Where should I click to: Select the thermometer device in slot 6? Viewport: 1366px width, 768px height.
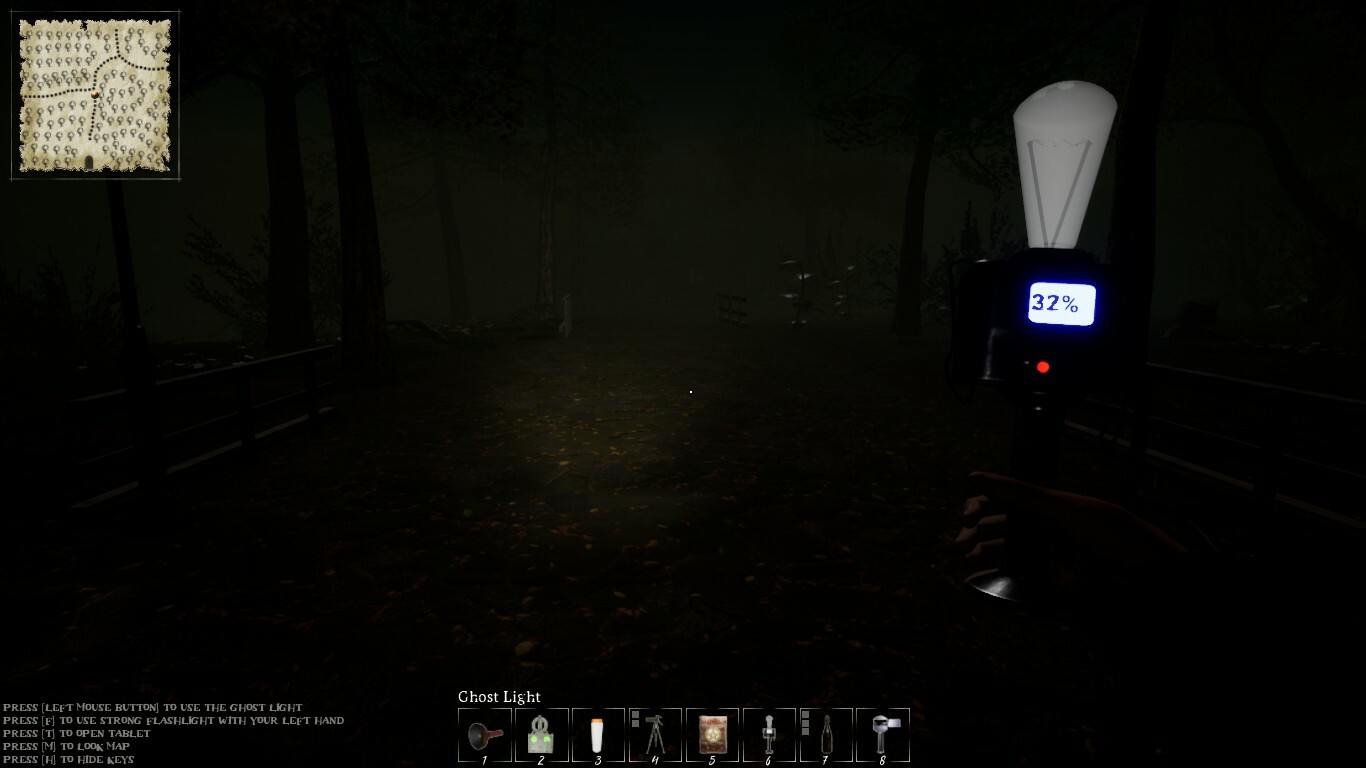[x=769, y=735]
